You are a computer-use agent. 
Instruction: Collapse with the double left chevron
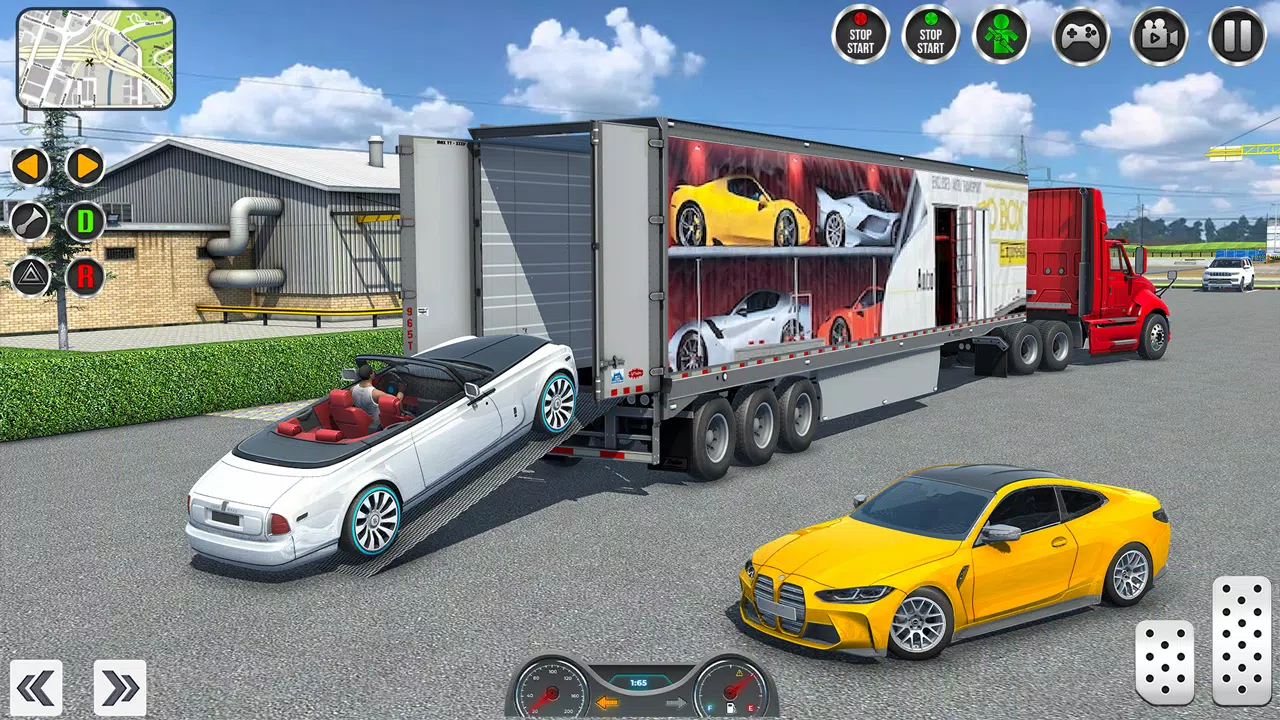pos(37,687)
